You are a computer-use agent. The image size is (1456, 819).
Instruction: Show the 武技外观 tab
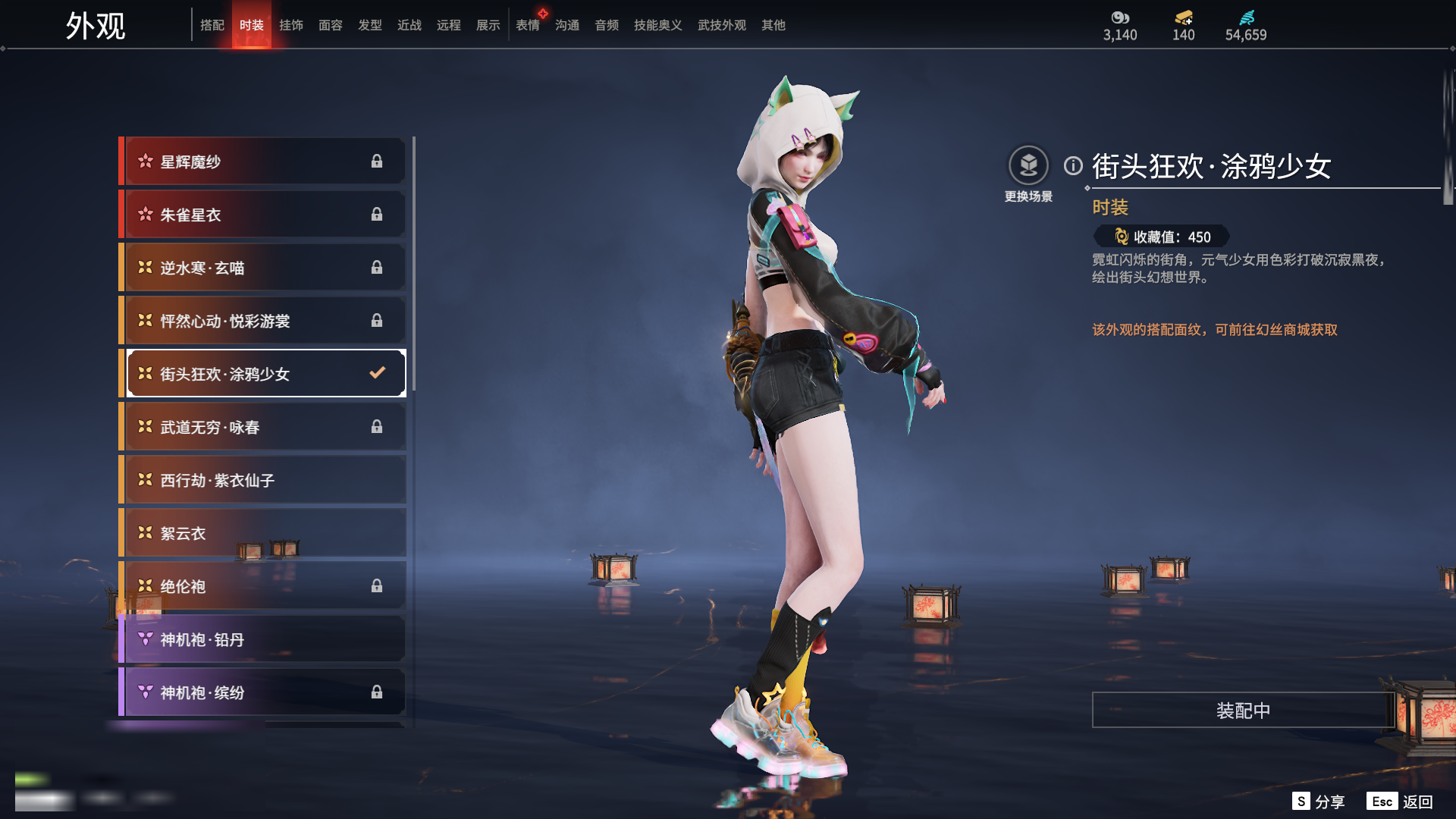721,25
